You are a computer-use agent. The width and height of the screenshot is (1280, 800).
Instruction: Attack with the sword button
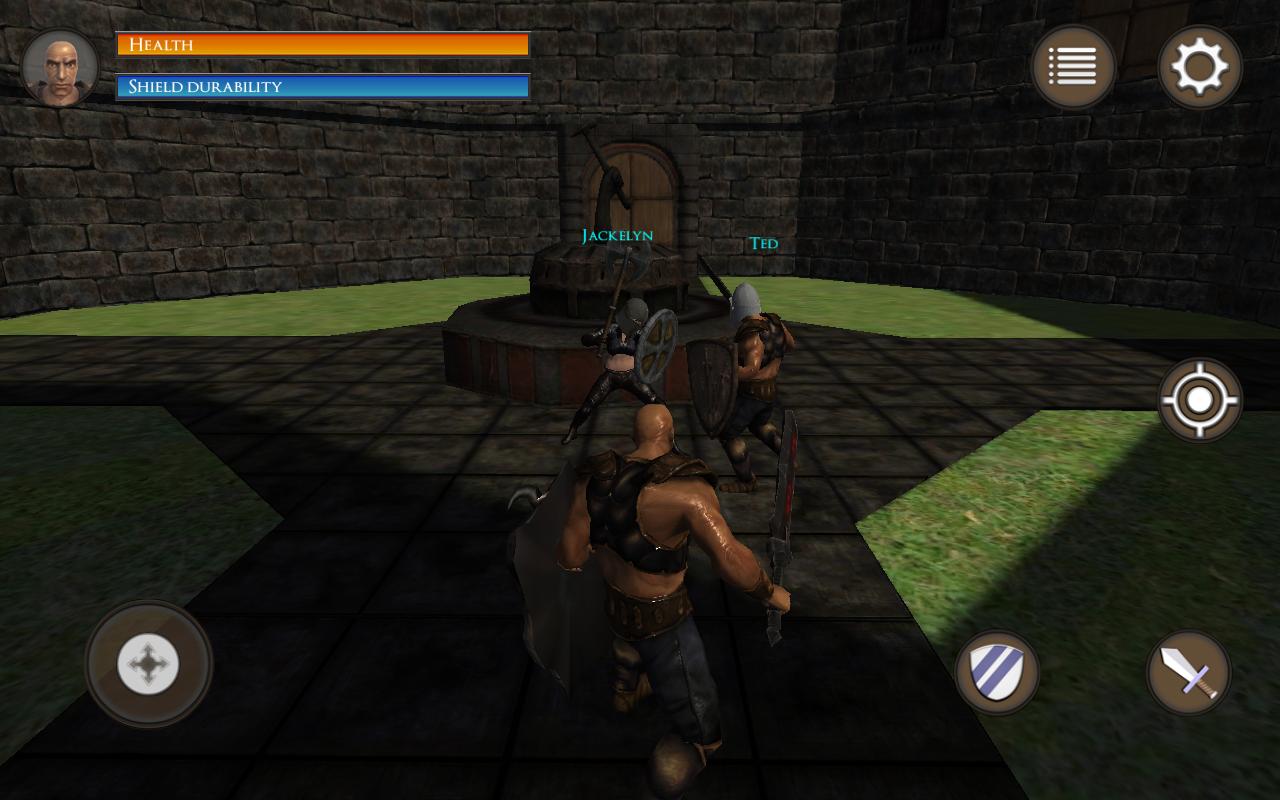tap(1188, 672)
